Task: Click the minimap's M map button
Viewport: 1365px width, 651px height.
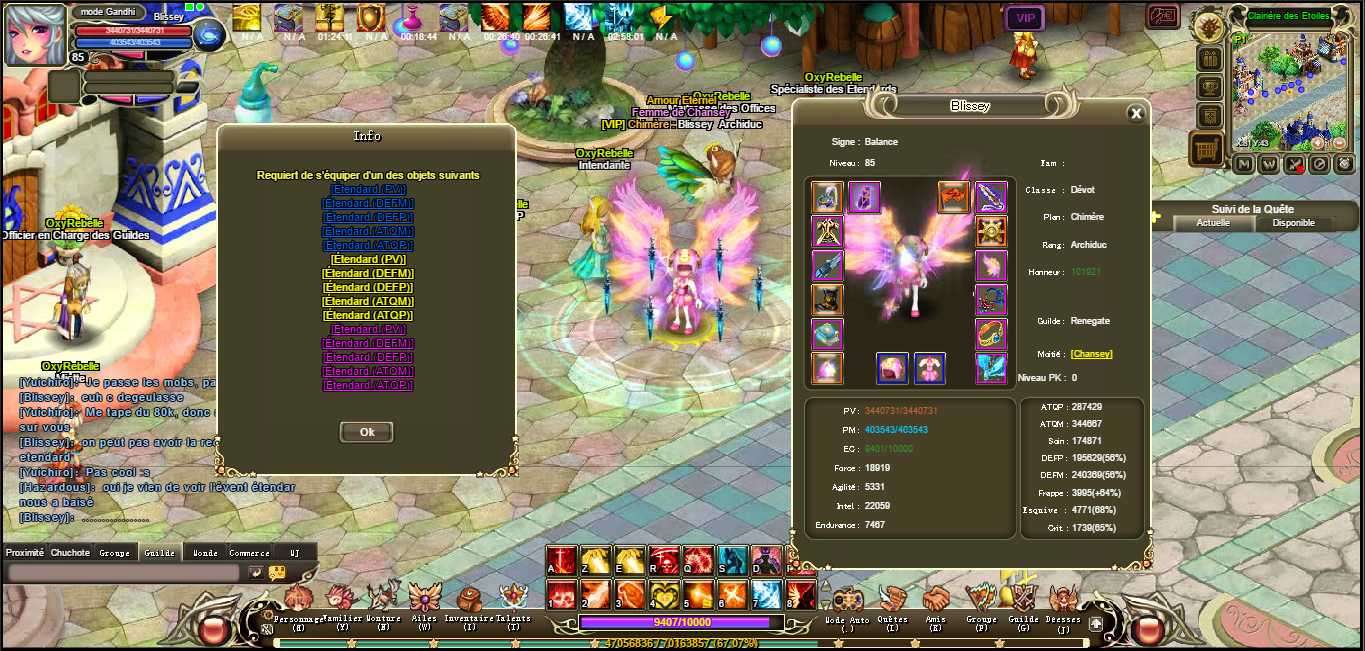Action: (1244, 164)
